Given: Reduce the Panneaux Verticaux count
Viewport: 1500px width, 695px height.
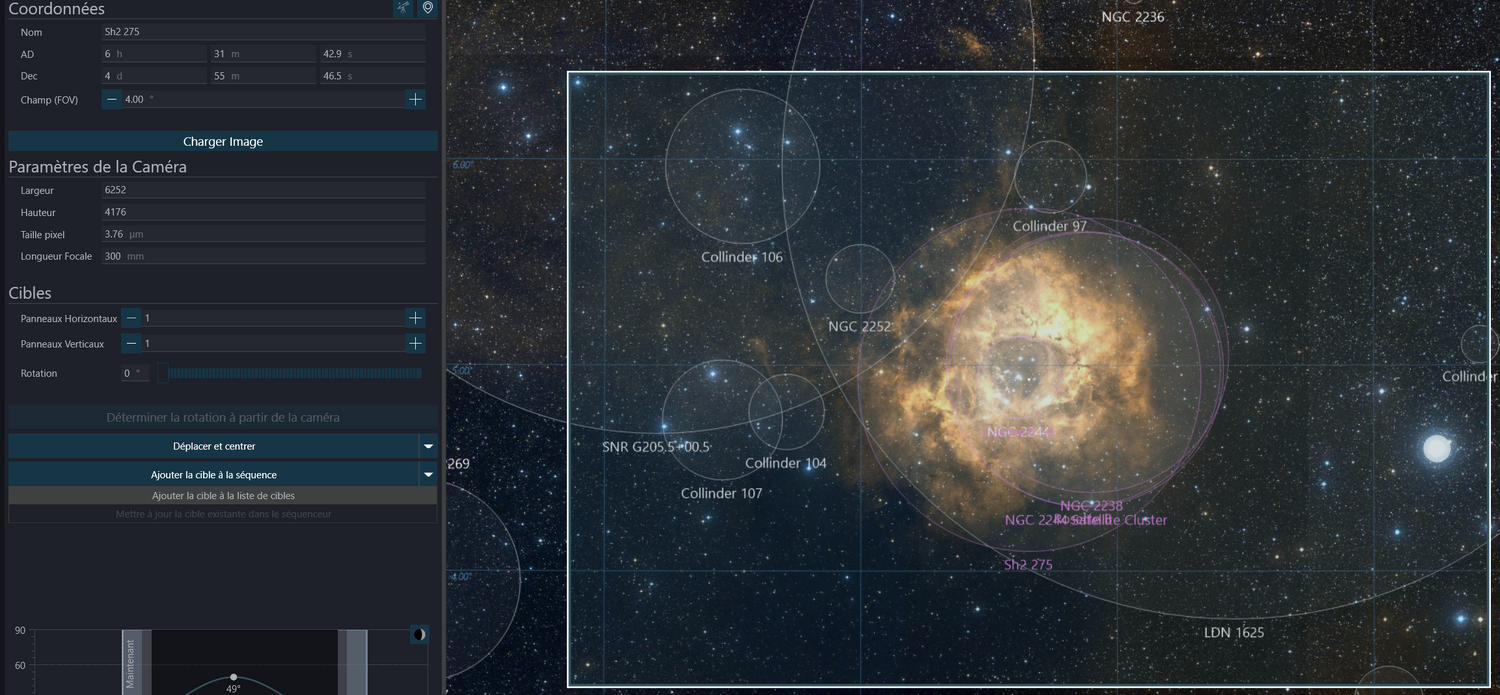Looking at the screenshot, I should coord(131,343).
